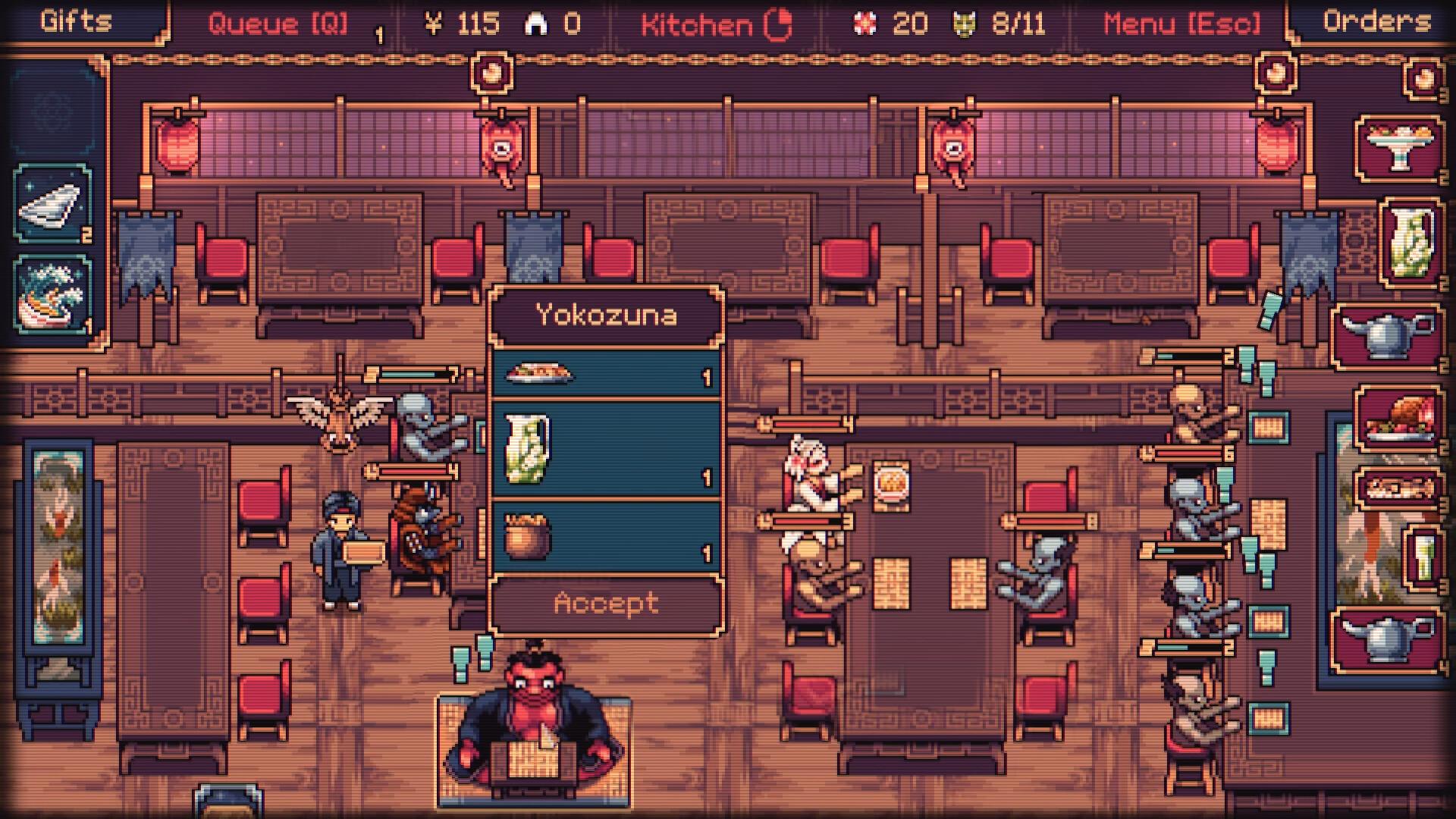Open the Gifts panel
This screenshot has width=1456, height=819.
click(x=76, y=21)
